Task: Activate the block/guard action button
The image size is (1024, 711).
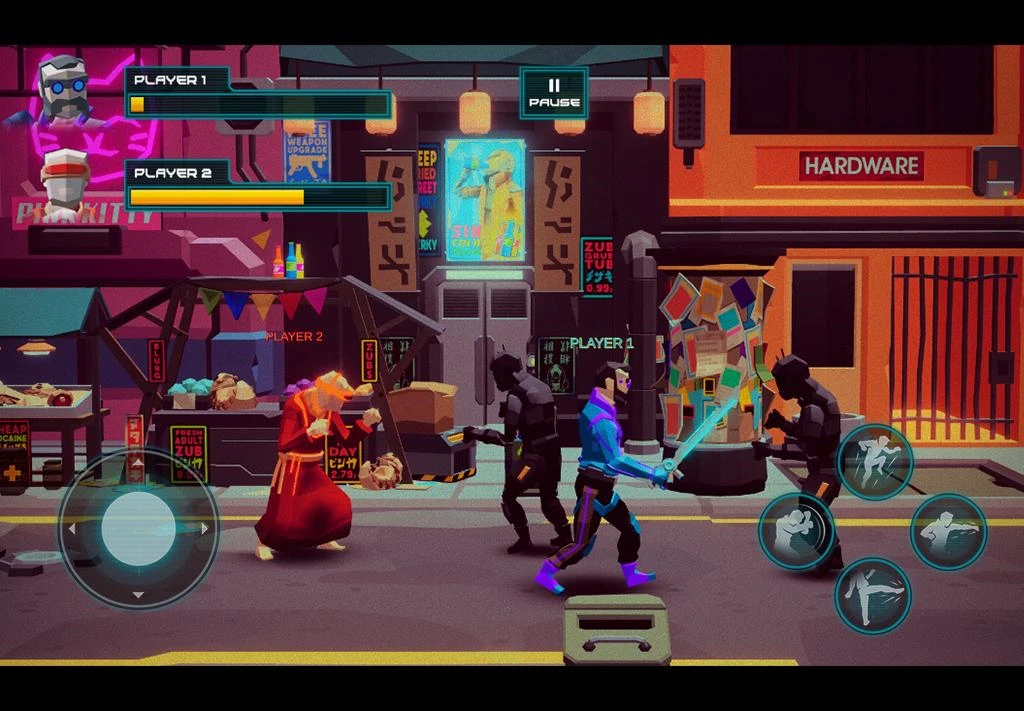Action: click(796, 531)
